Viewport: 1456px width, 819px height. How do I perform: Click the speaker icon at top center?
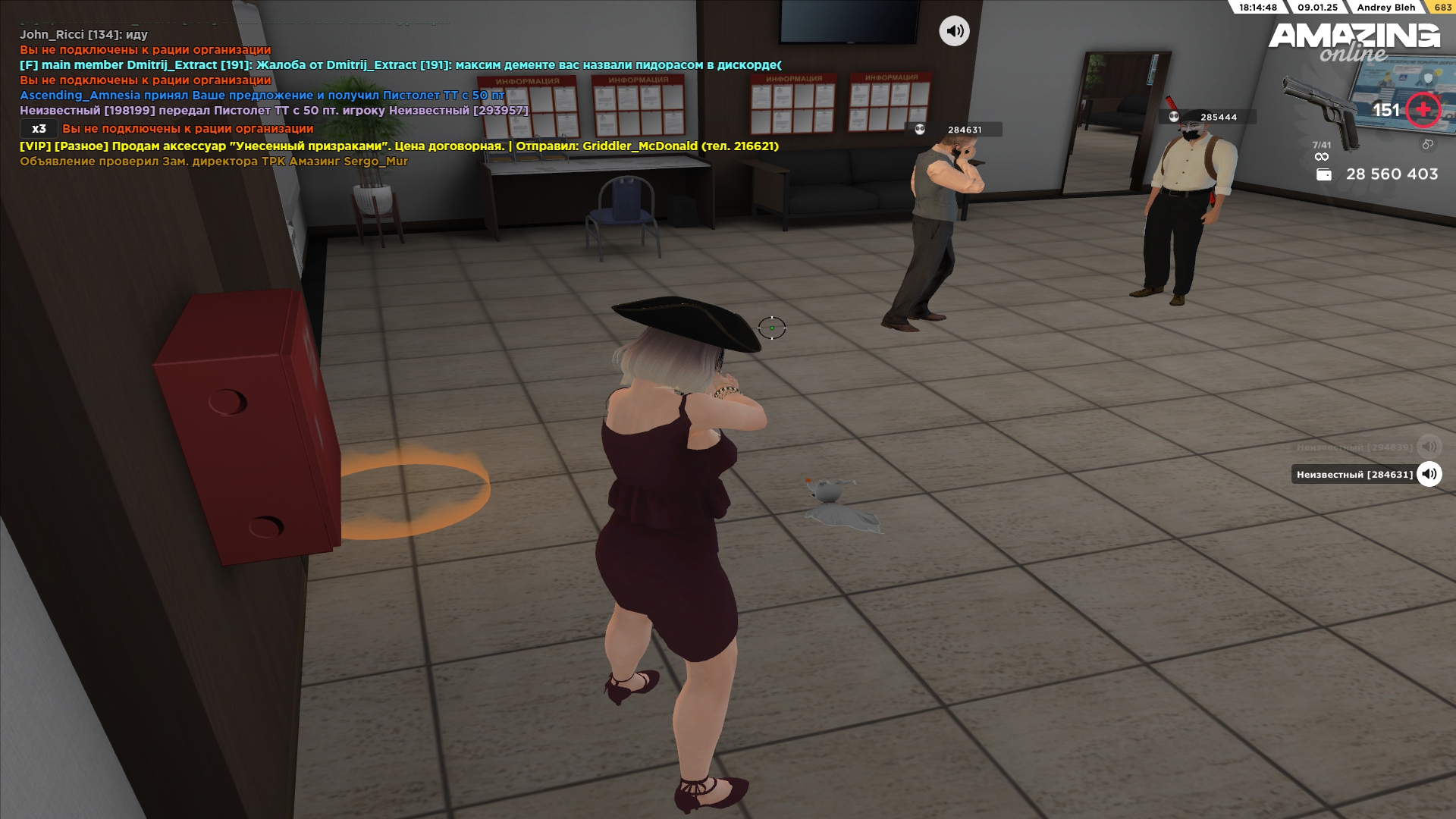click(x=954, y=31)
